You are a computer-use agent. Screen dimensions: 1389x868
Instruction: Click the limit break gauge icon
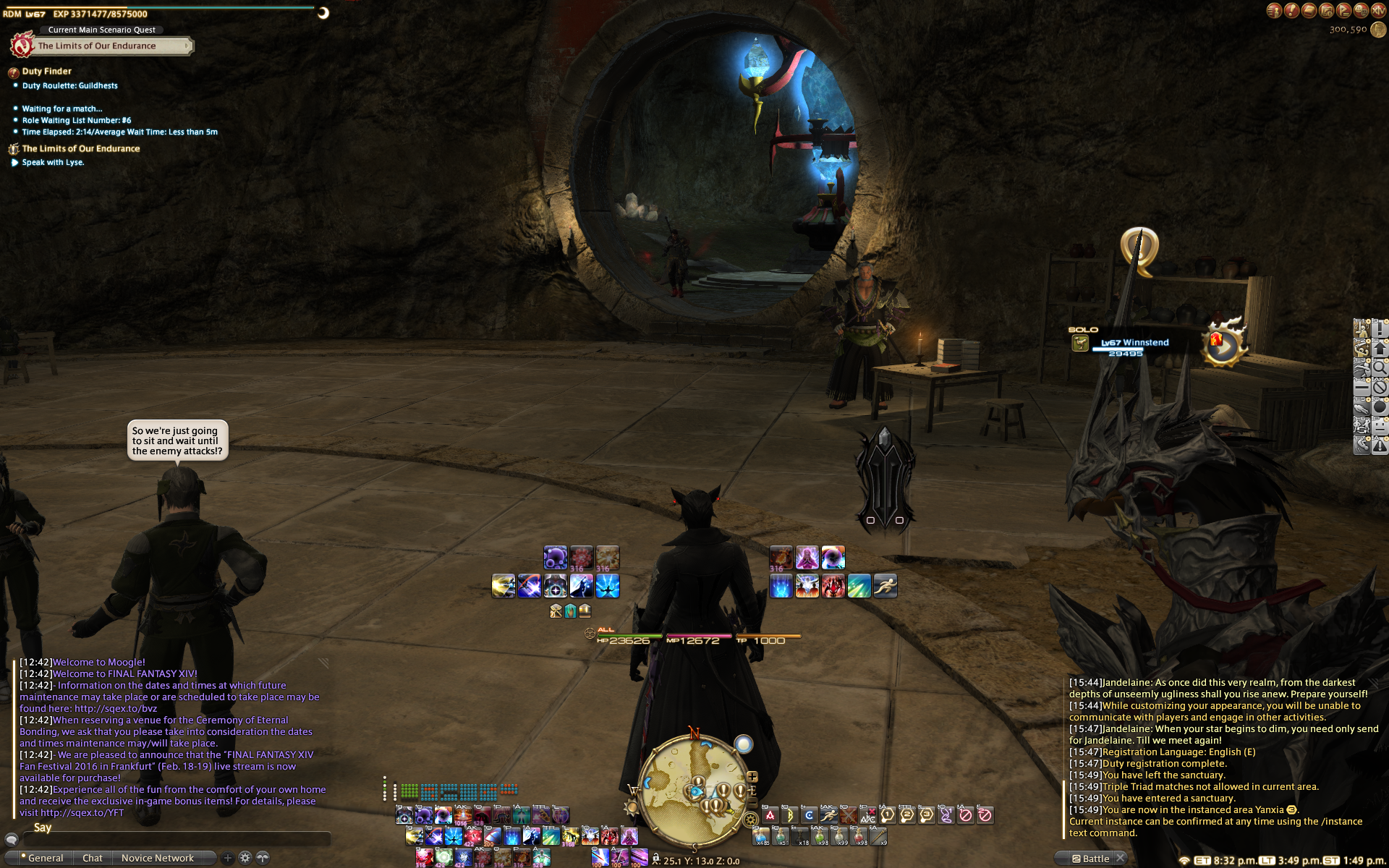point(1223,344)
